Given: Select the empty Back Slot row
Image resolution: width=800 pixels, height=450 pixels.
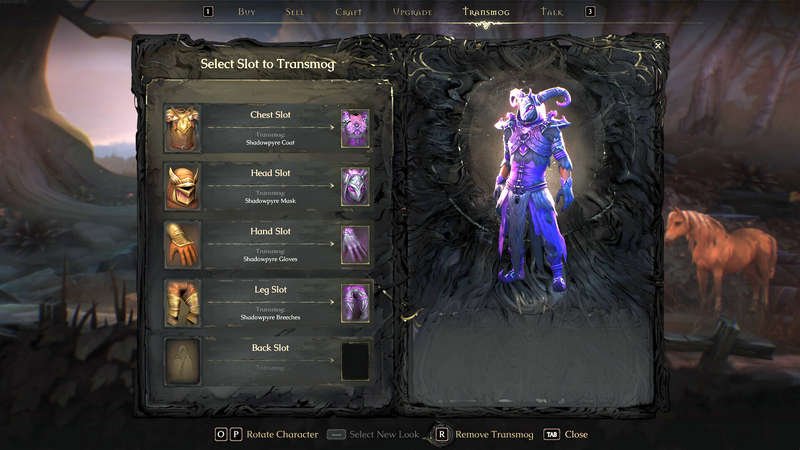Looking at the screenshot, I should (269, 360).
